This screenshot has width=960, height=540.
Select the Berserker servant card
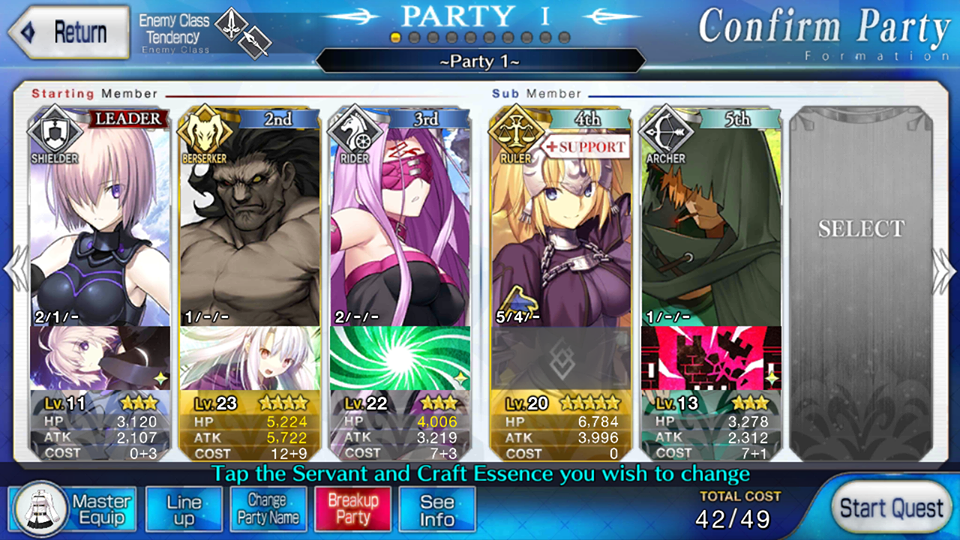(252, 220)
